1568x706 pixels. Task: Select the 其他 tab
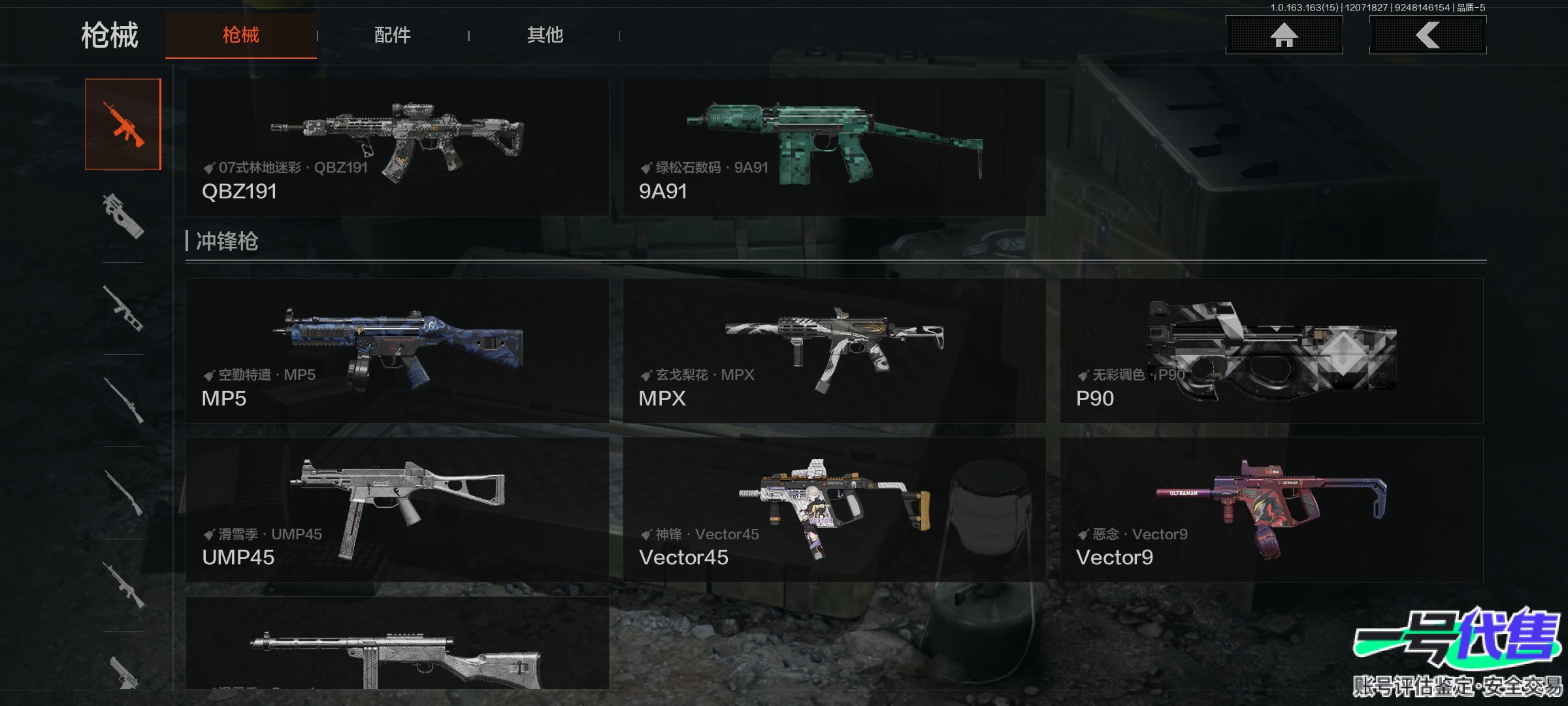click(545, 35)
